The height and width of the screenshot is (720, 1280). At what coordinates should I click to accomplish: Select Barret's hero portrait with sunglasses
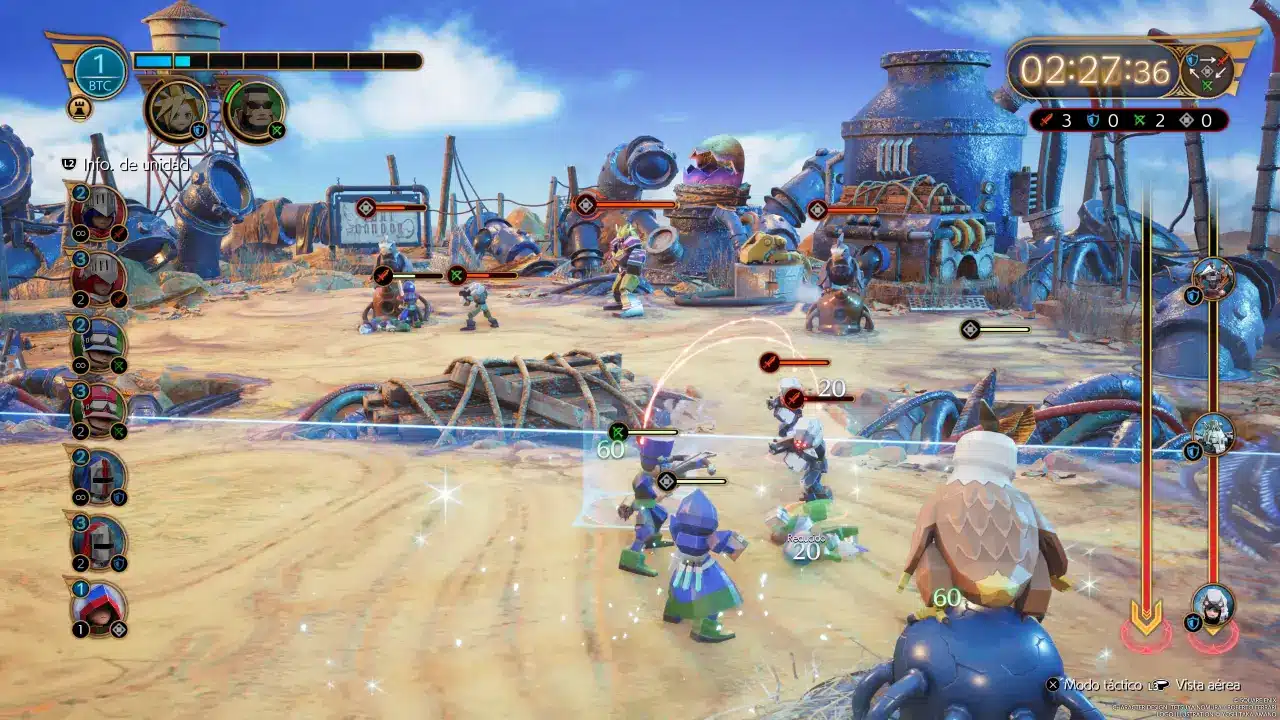[255, 109]
